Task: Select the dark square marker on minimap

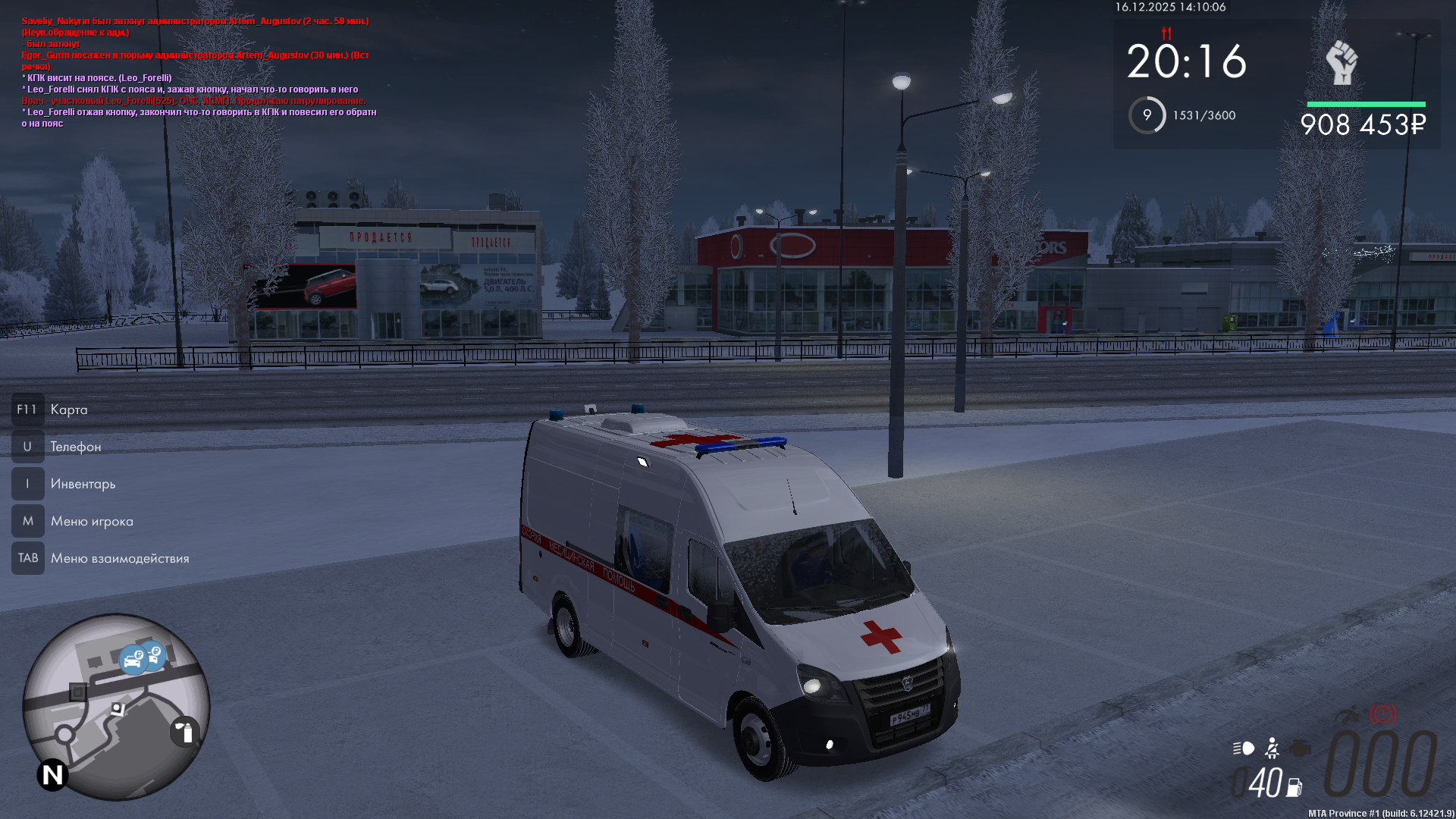Action: click(x=78, y=692)
